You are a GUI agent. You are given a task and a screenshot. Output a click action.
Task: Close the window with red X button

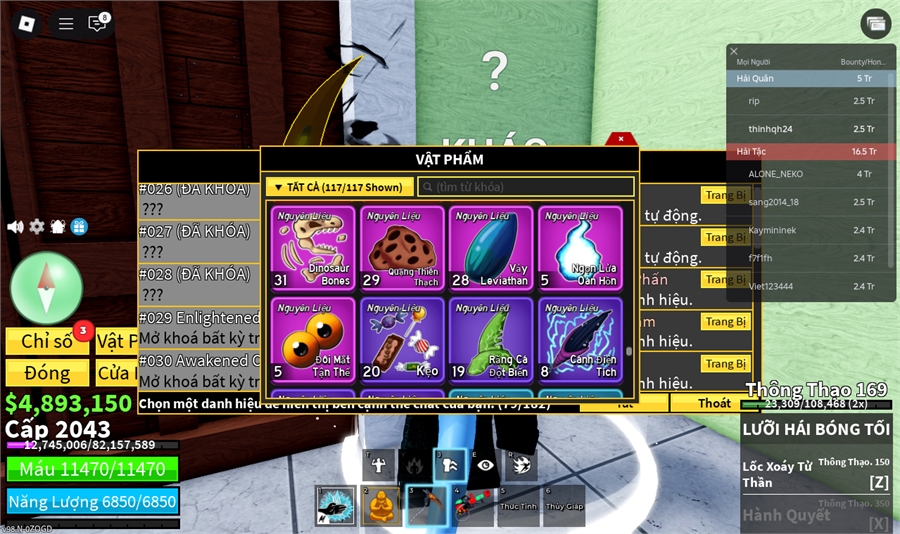[x=621, y=139]
